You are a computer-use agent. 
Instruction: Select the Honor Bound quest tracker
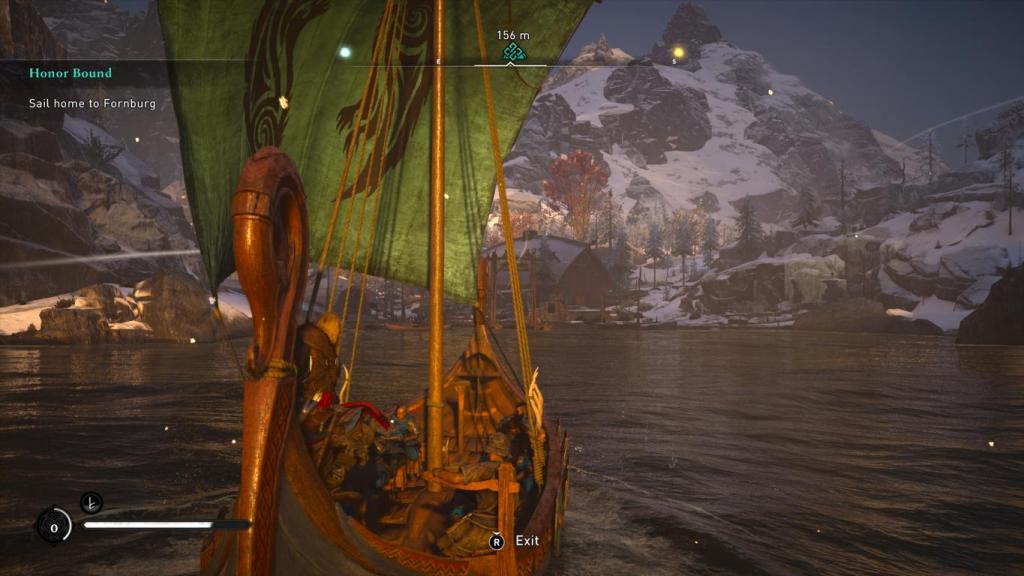coord(70,73)
